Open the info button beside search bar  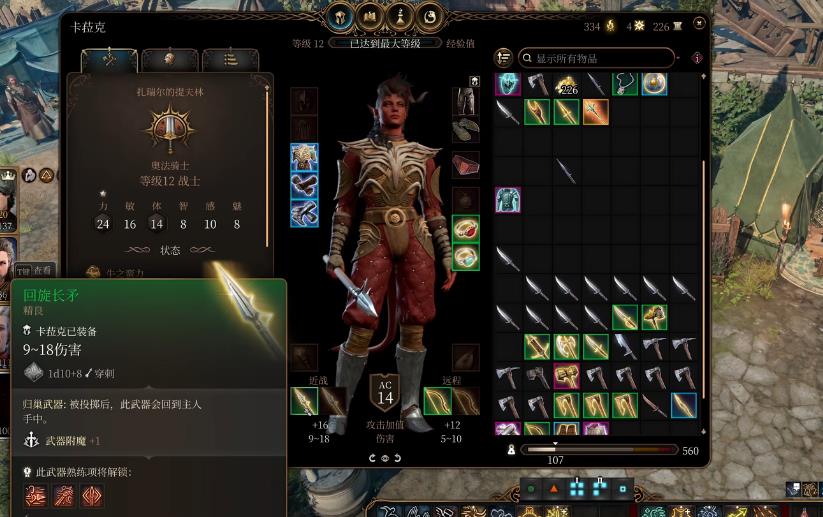pos(697,58)
